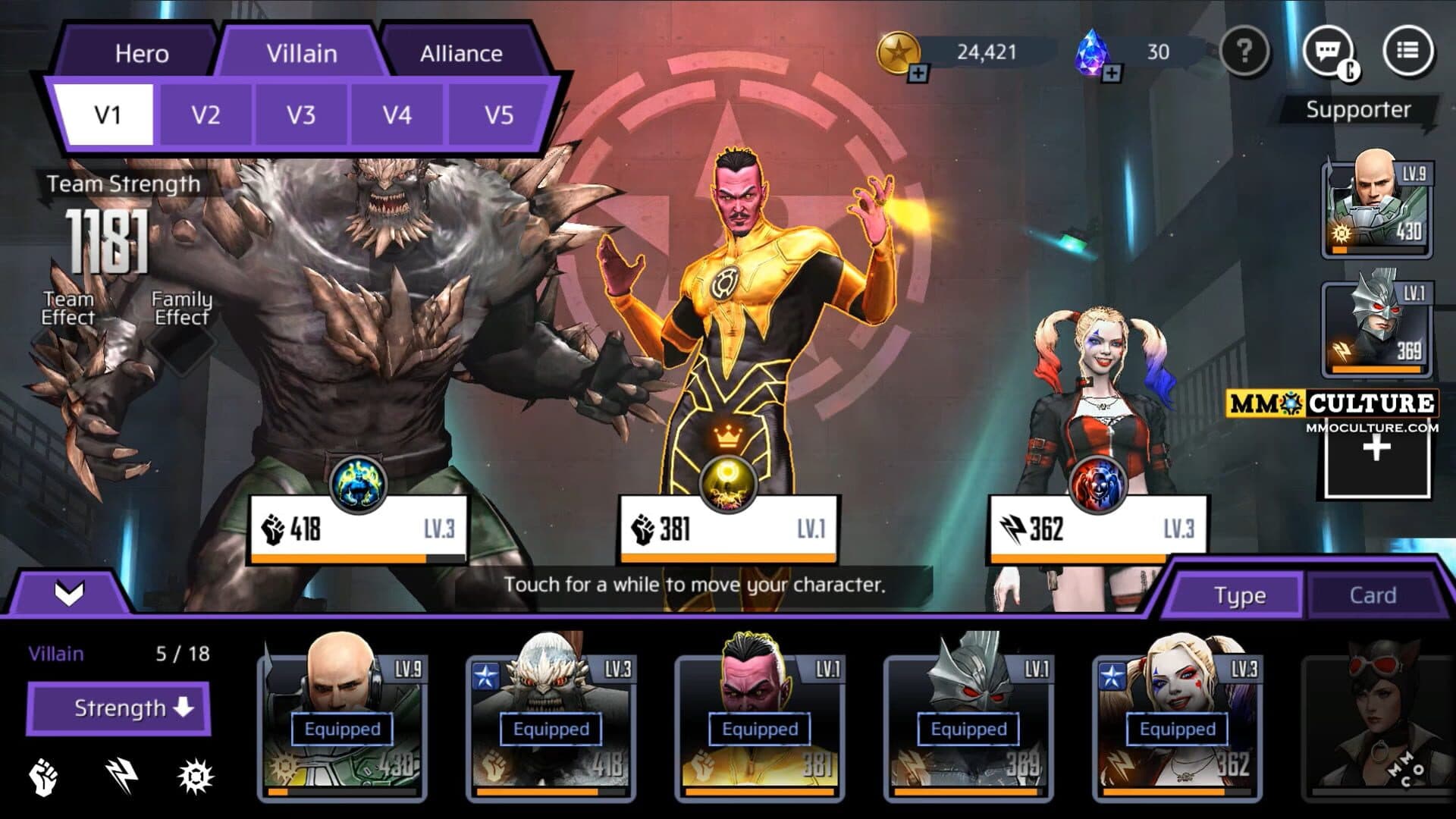This screenshot has height=819, width=1456.
Task: Add more blue crystal gems
Action: tap(1111, 73)
